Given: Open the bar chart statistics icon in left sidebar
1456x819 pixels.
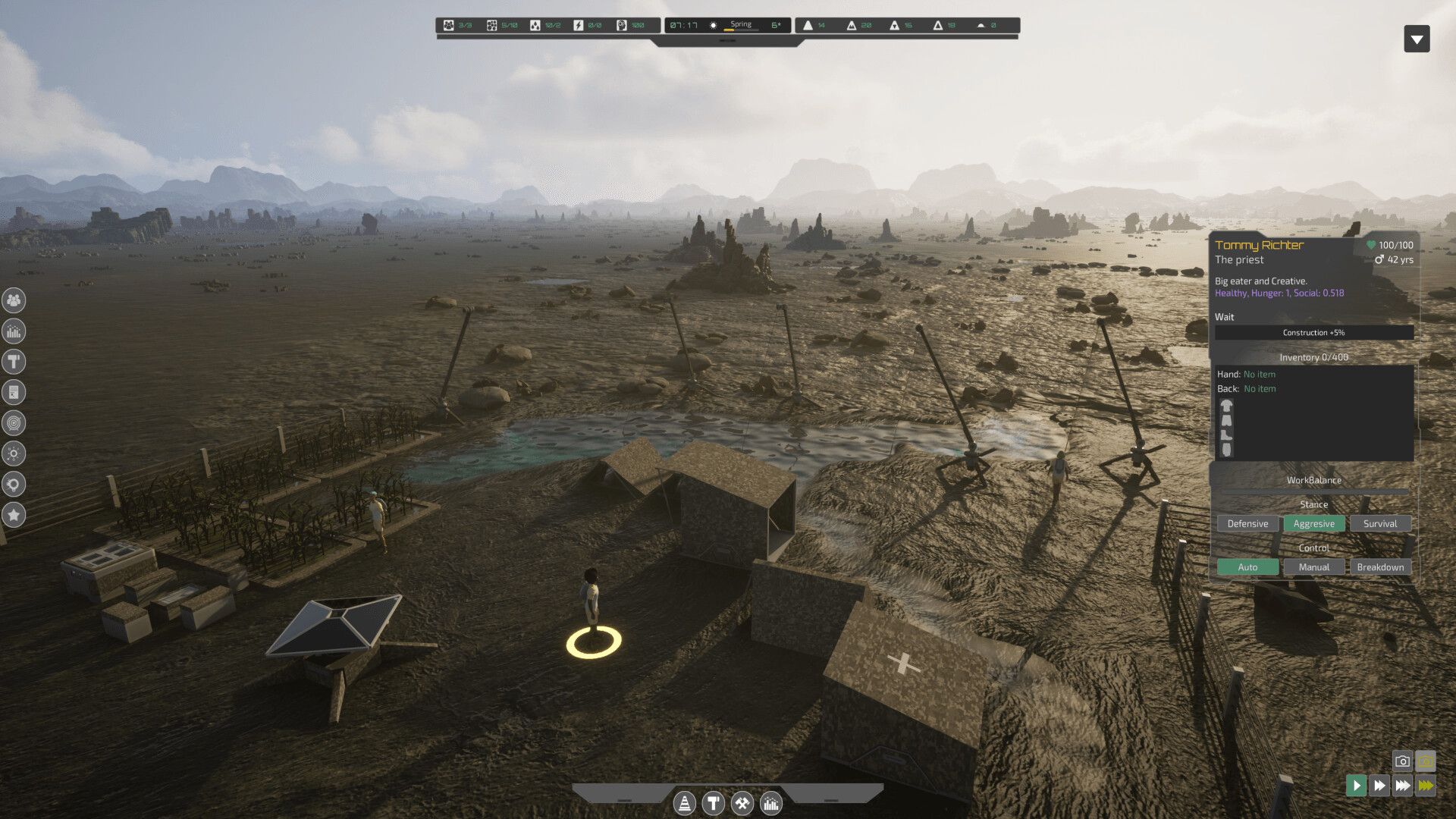Looking at the screenshot, I should (x=14, y=331).
